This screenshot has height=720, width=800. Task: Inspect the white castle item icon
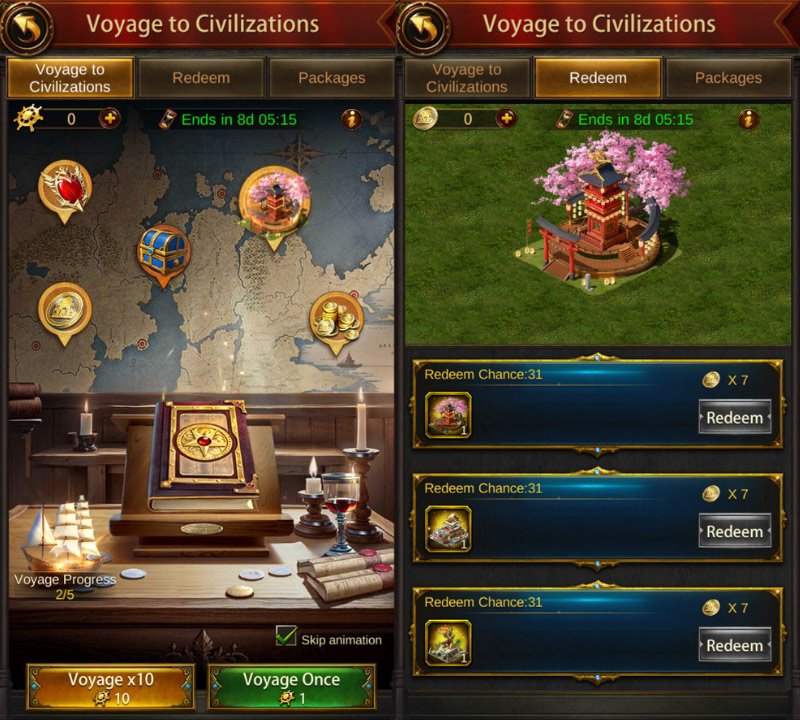[x=448, y=529]
